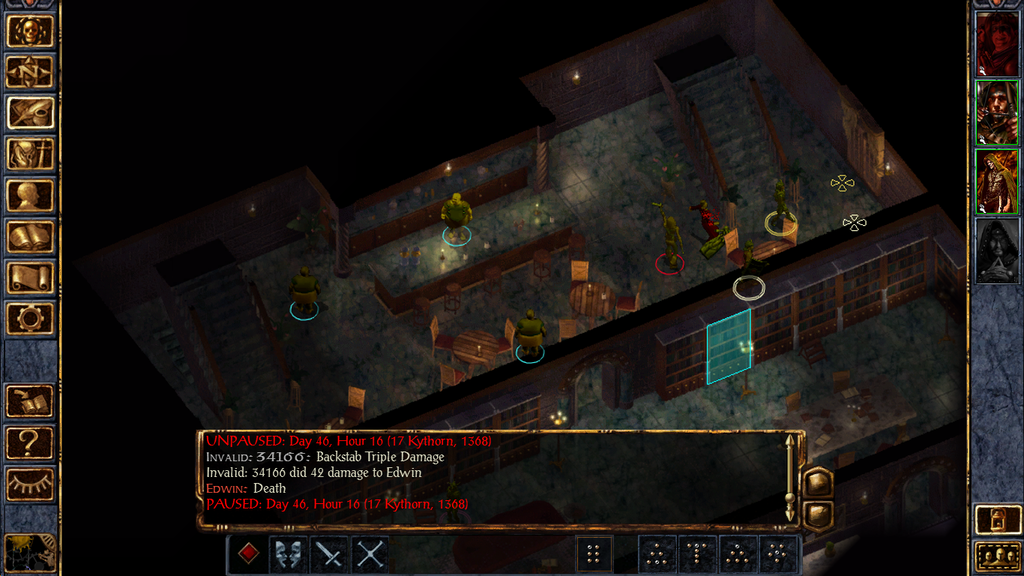Open the journal with the quill icon
Viewport: 1024px width, 576px height.
coord(30,113)
